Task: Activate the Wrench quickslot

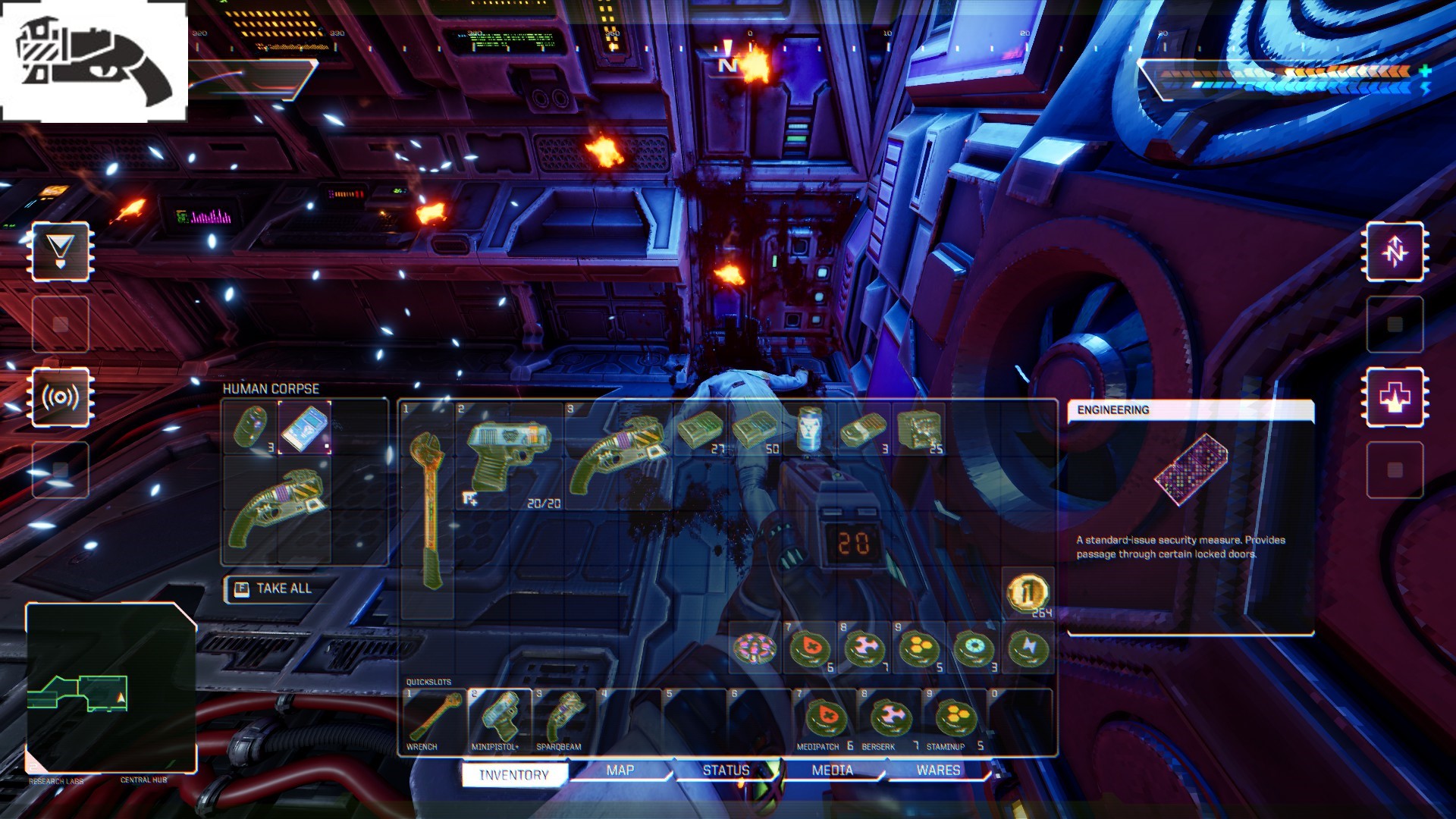Action: point(435,719)
